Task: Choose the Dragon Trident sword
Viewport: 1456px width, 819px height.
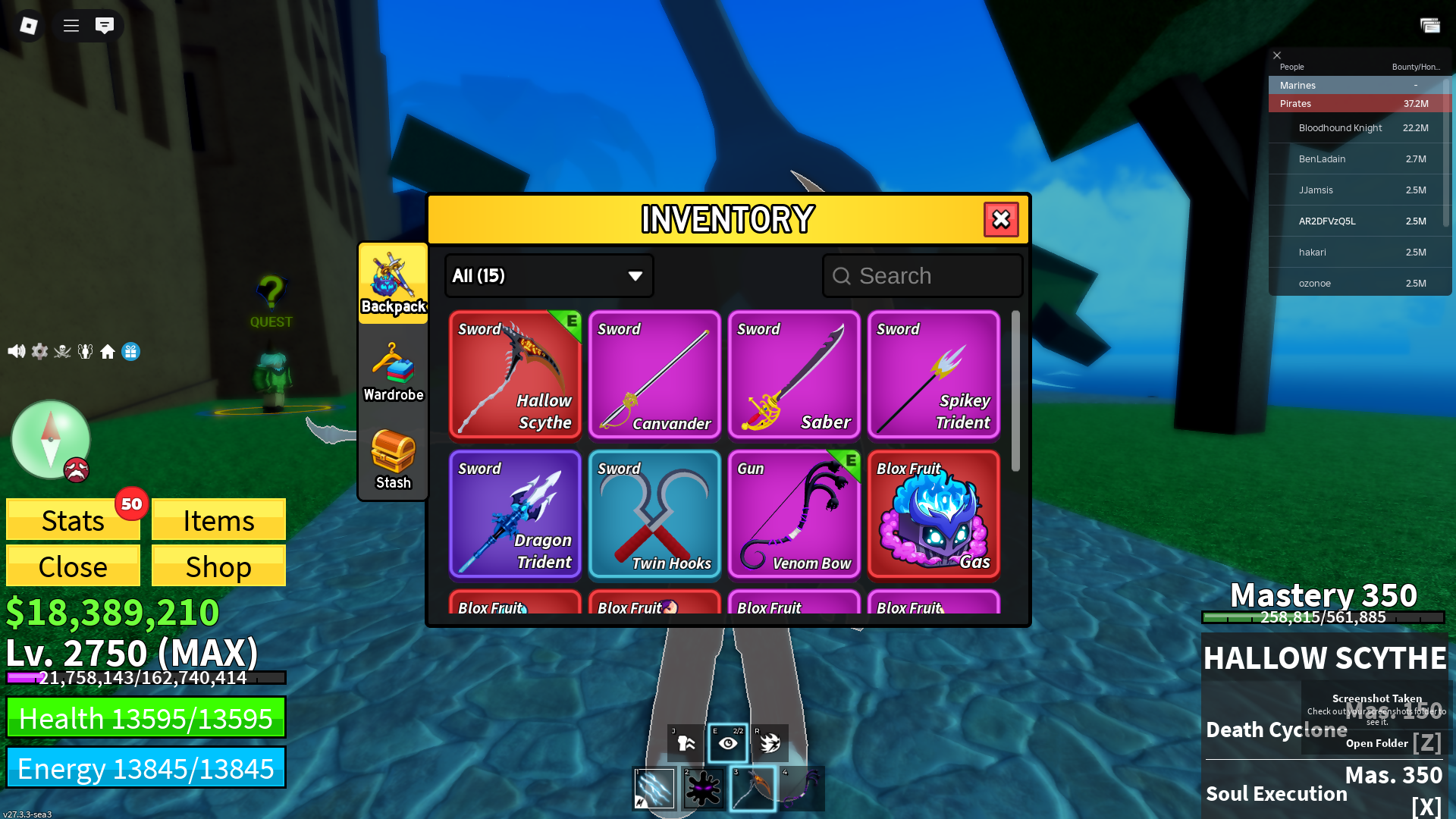Action: click(x=515, y=514)
